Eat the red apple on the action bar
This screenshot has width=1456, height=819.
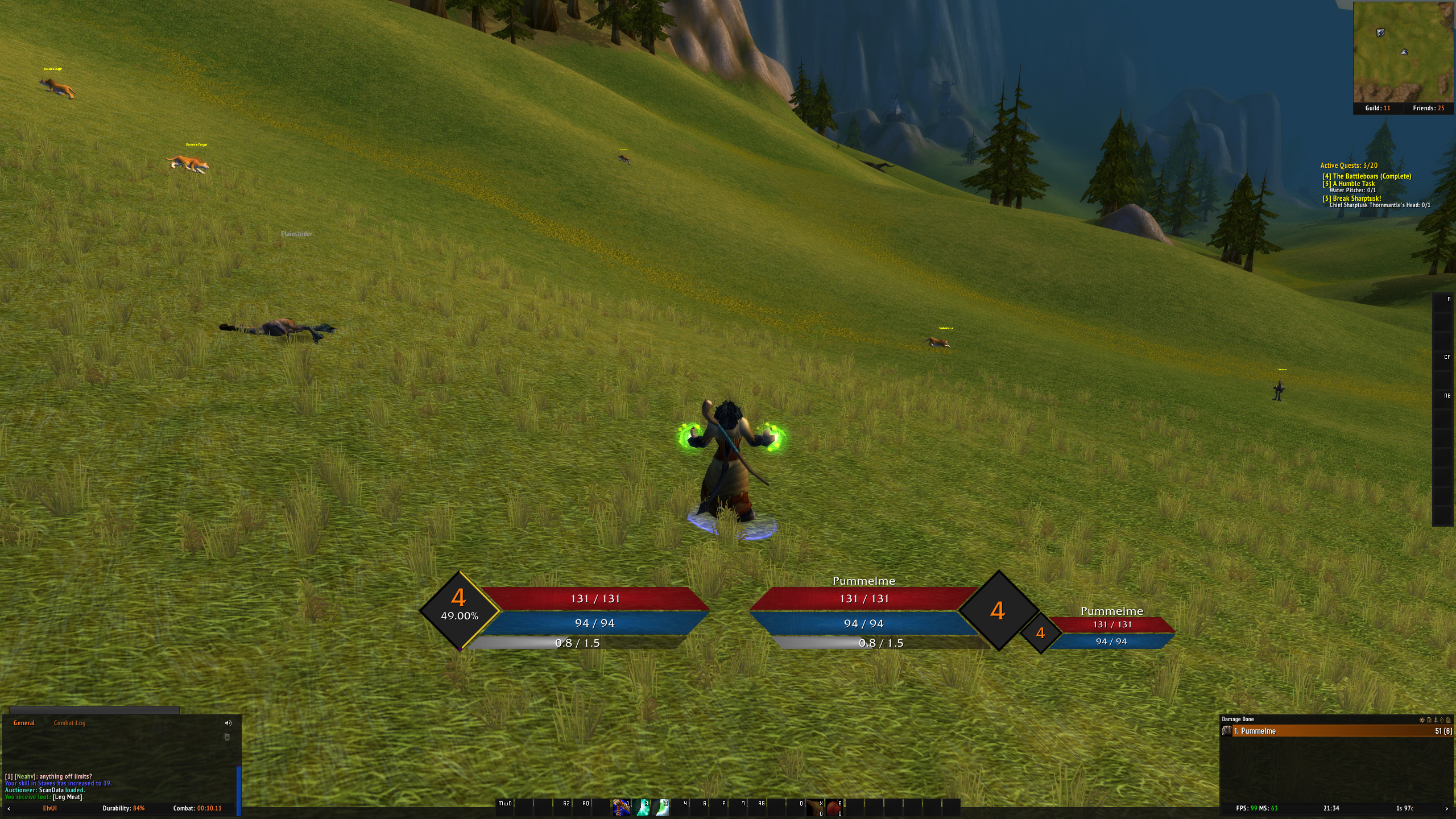point(834,808)
